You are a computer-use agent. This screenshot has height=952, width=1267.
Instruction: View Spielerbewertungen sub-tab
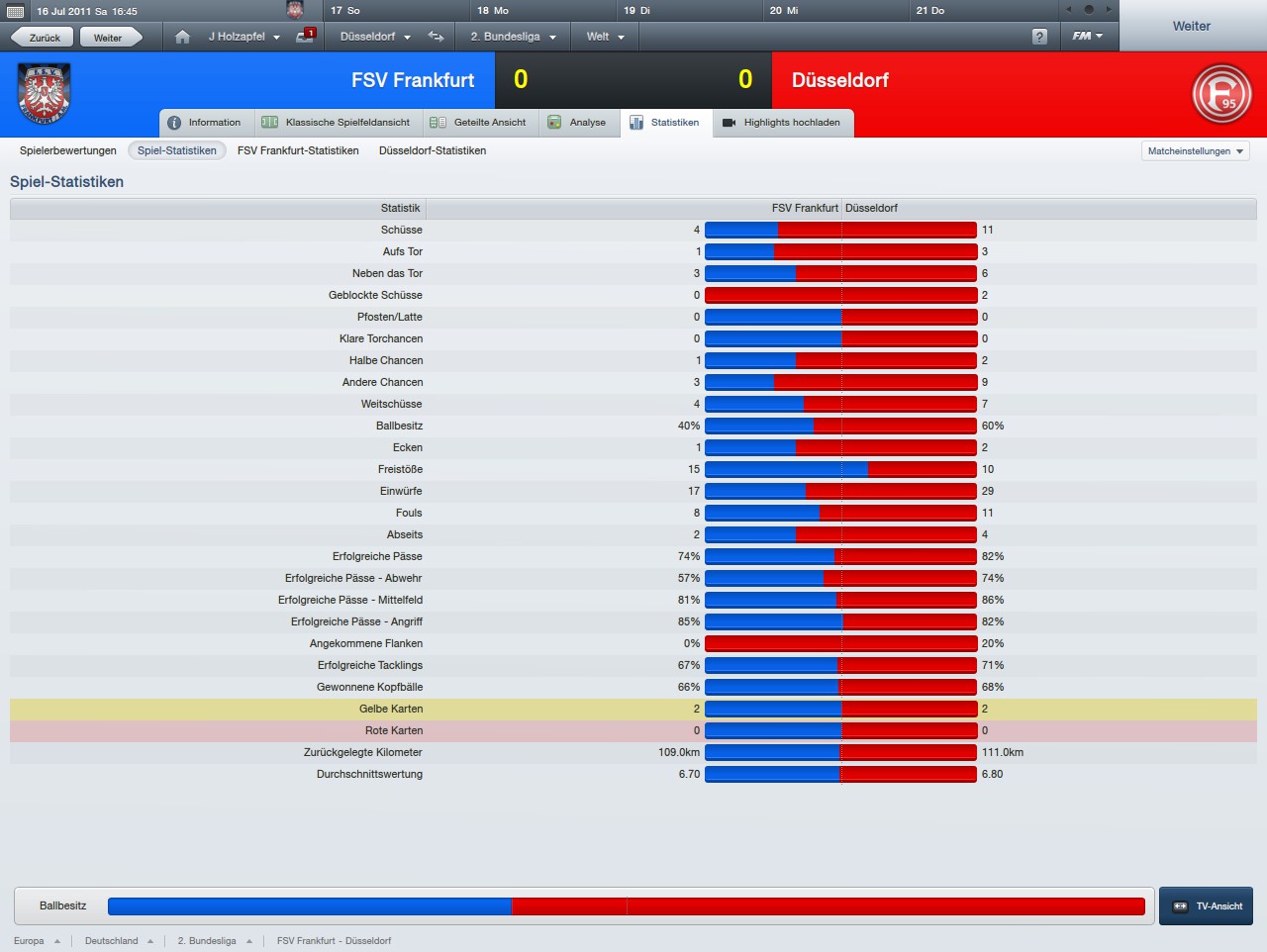pos(68,150)
